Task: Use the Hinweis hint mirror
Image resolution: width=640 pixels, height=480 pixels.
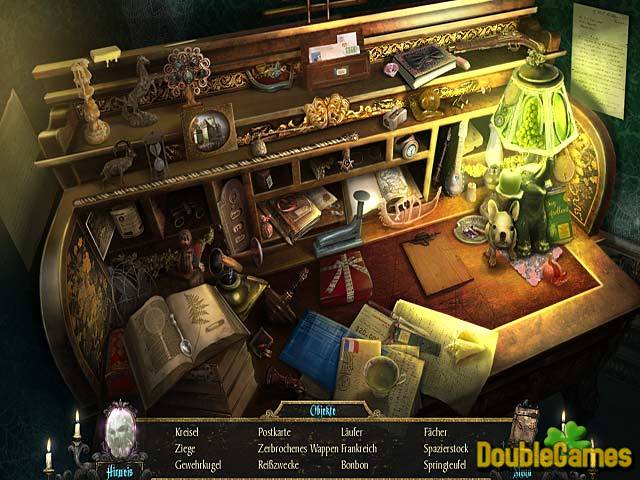Action: pos(121,431)
